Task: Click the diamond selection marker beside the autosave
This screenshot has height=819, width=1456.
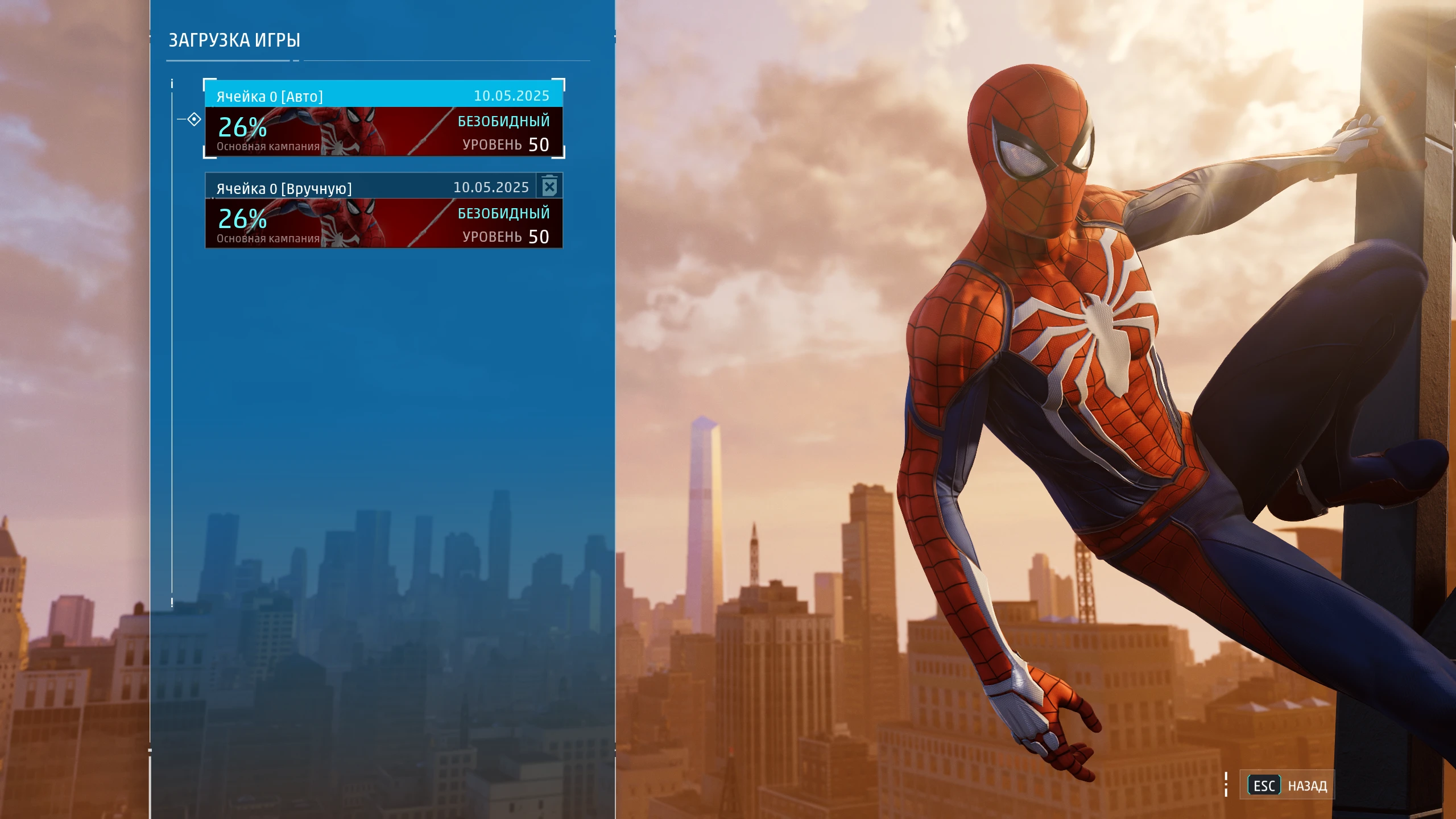Action: (194, 119)
